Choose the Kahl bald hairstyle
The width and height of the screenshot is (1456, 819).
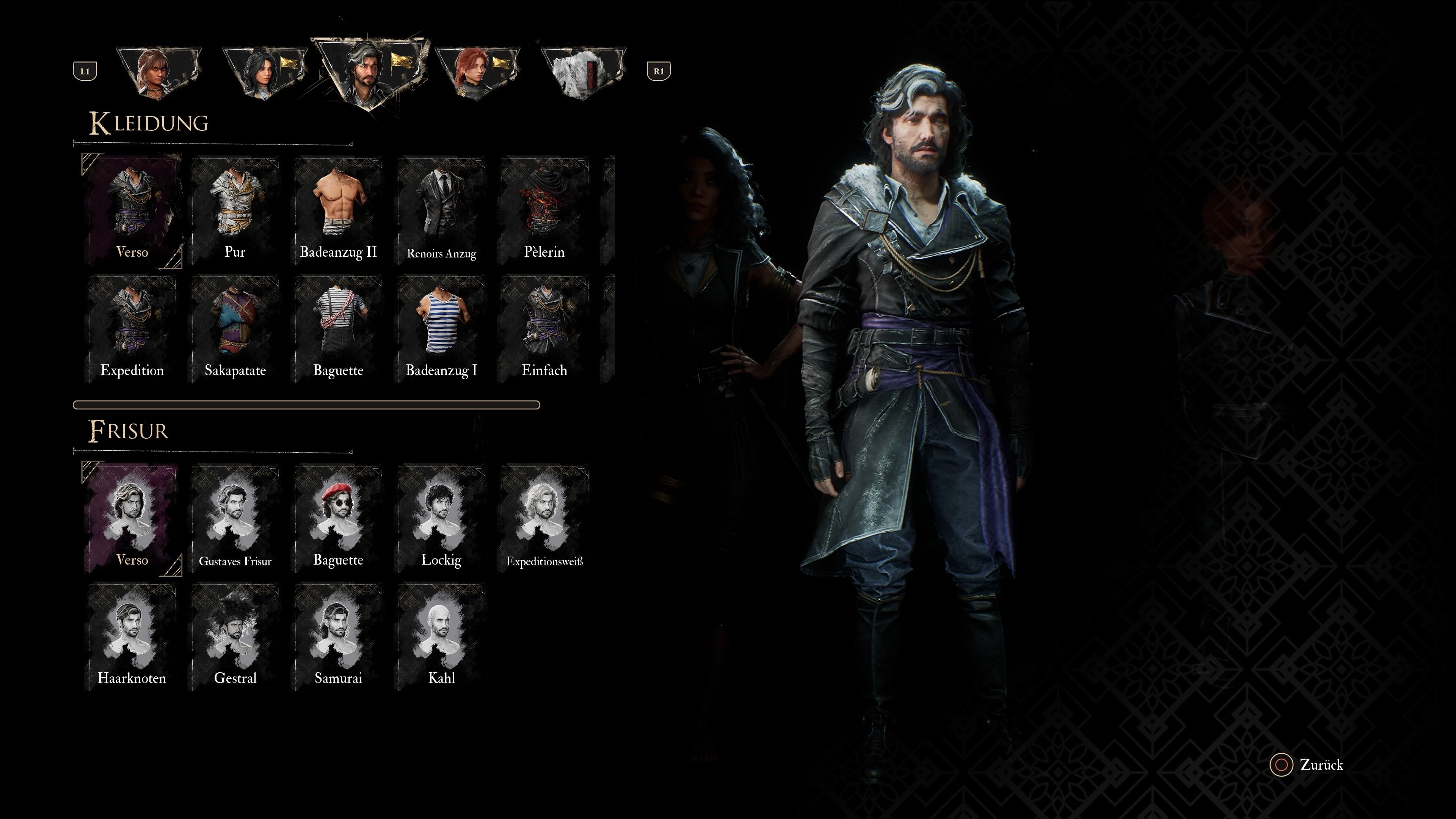441,637
